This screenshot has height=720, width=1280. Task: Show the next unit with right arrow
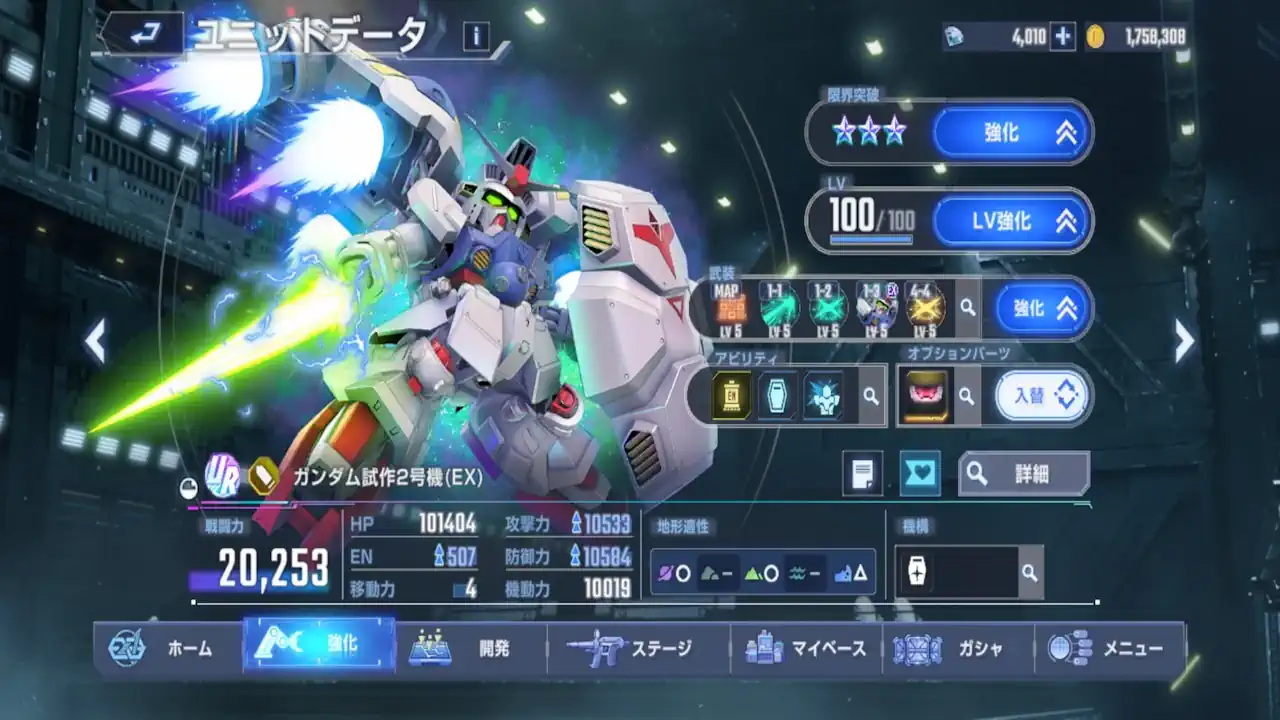pyautogui.click(x=1184, y=342)
